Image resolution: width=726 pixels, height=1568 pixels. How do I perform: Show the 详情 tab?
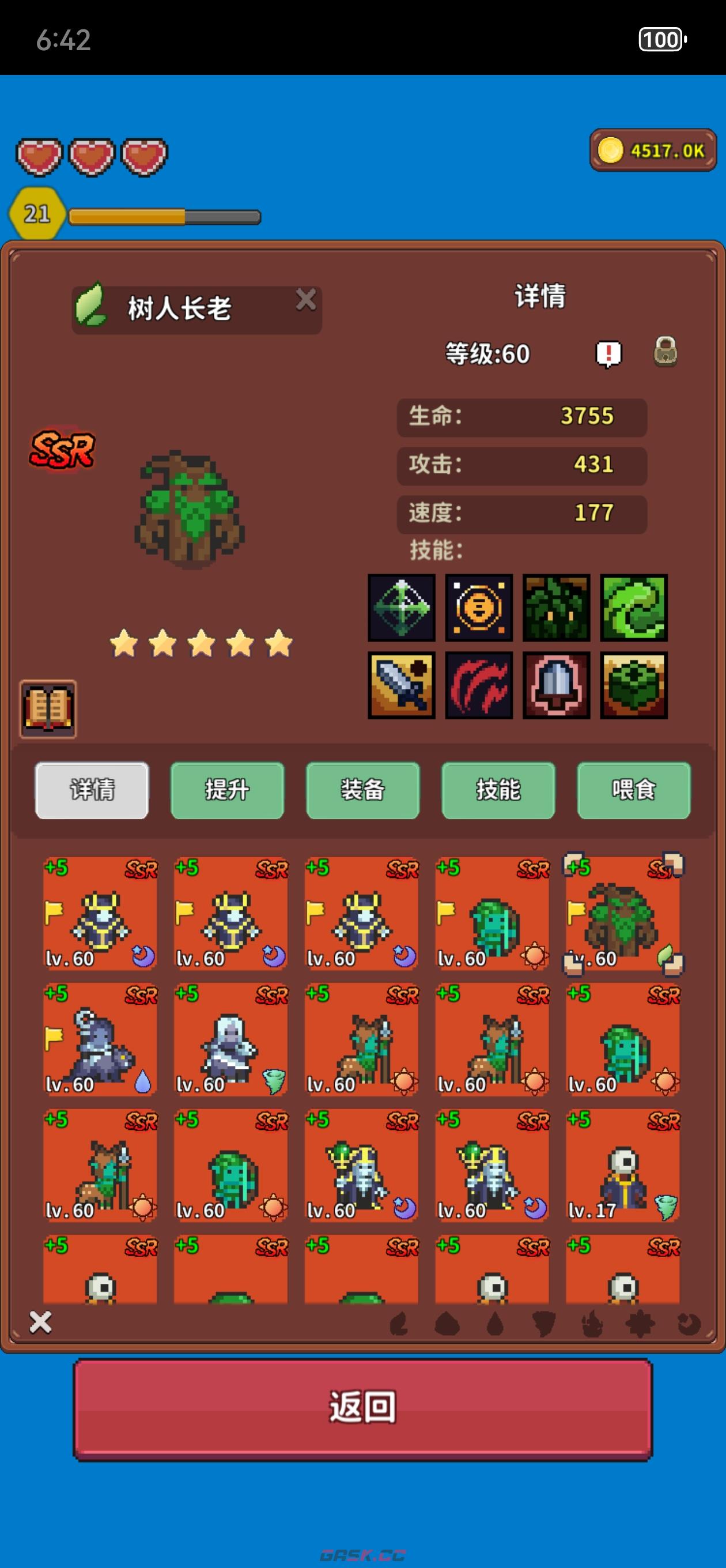click(92, 790)
